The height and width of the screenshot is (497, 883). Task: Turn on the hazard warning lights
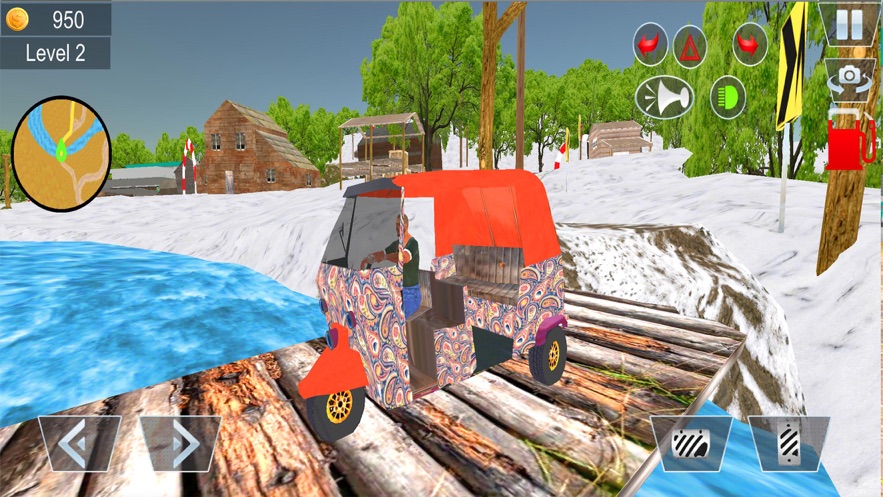pos(689,44)
